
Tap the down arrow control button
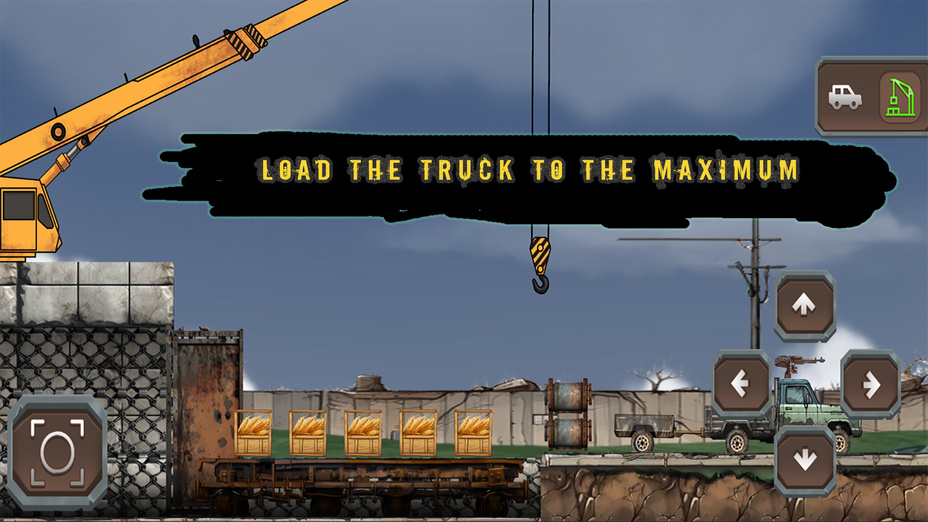coord(804,460)
